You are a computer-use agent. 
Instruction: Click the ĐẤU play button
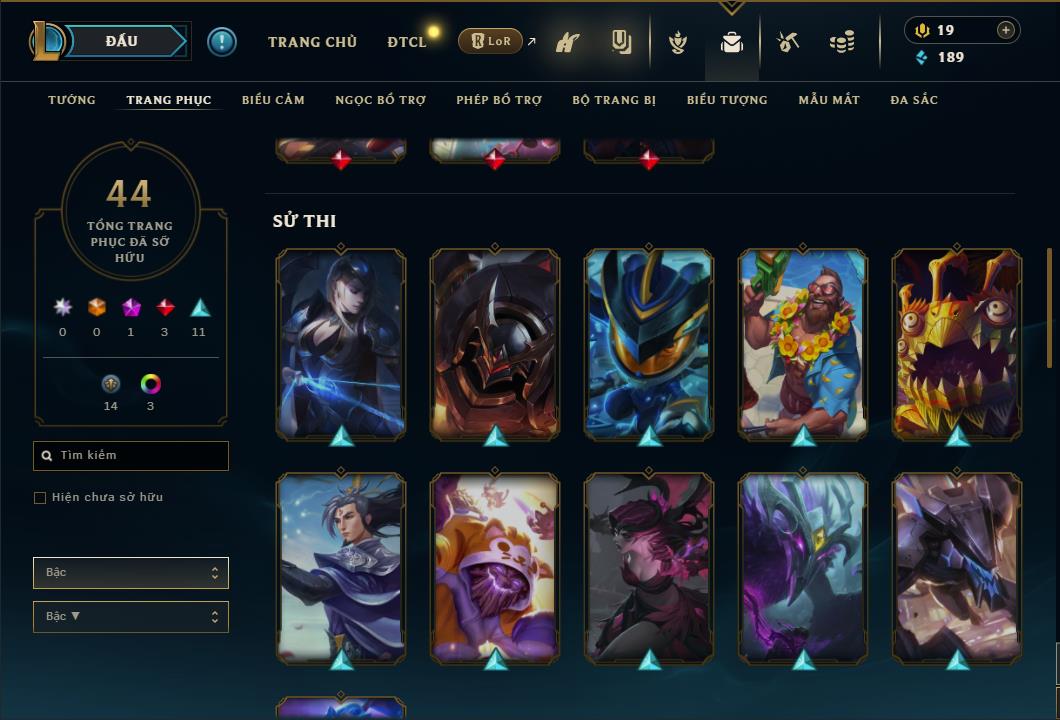[x=122, y=41]
